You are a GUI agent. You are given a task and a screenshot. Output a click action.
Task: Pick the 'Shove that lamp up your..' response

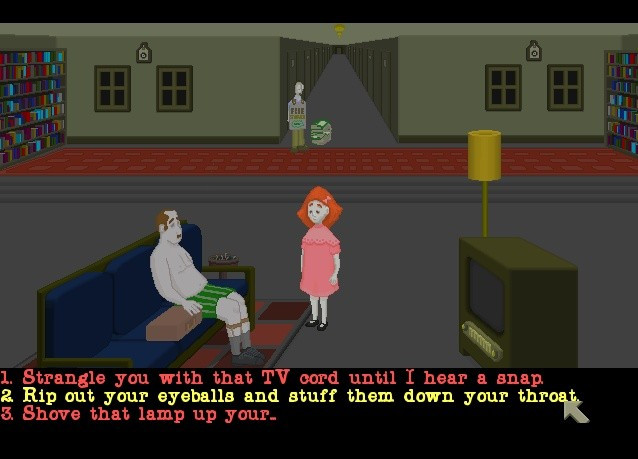149,413
